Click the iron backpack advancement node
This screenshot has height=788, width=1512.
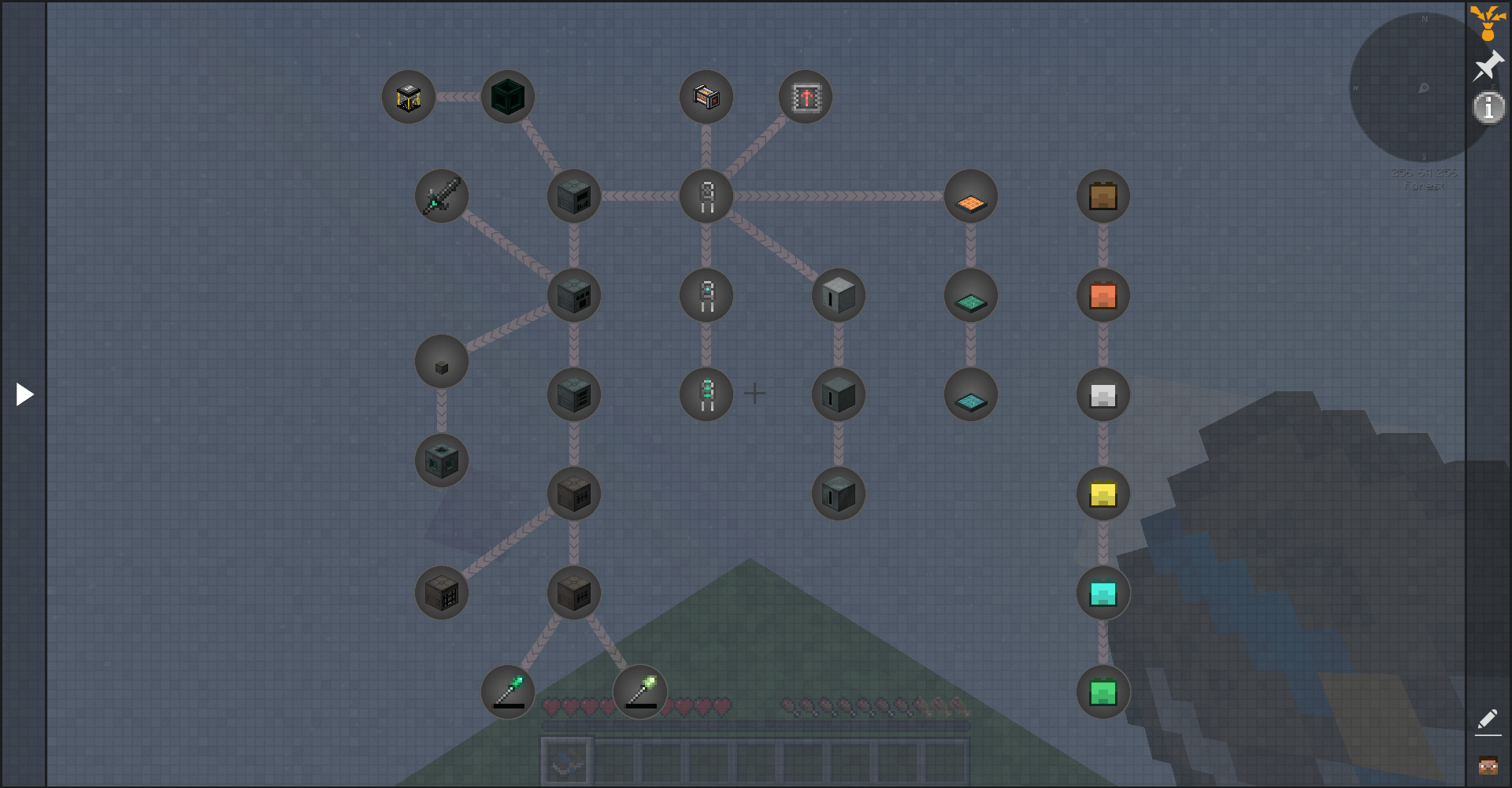pos(1103,394)
